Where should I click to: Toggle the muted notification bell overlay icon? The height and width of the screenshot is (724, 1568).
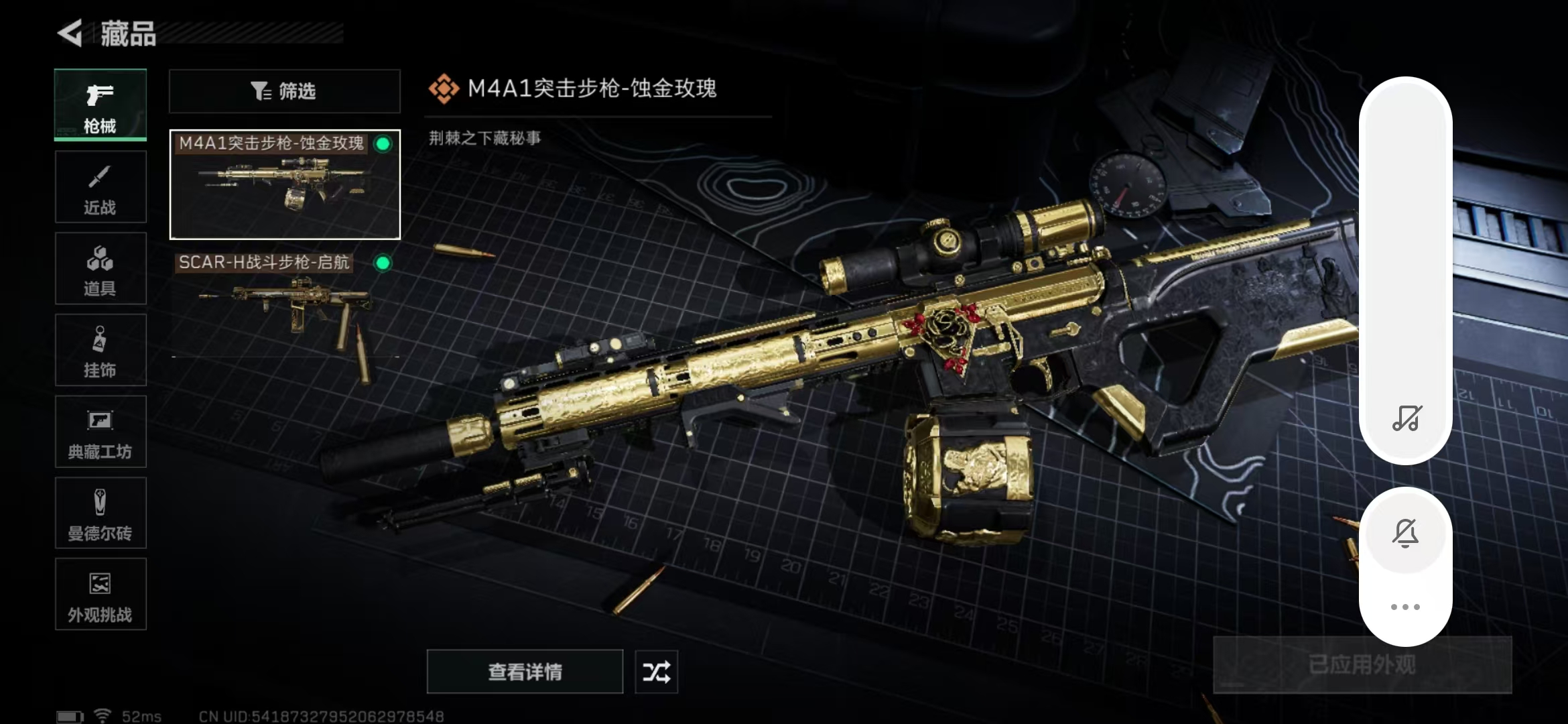1405,534
